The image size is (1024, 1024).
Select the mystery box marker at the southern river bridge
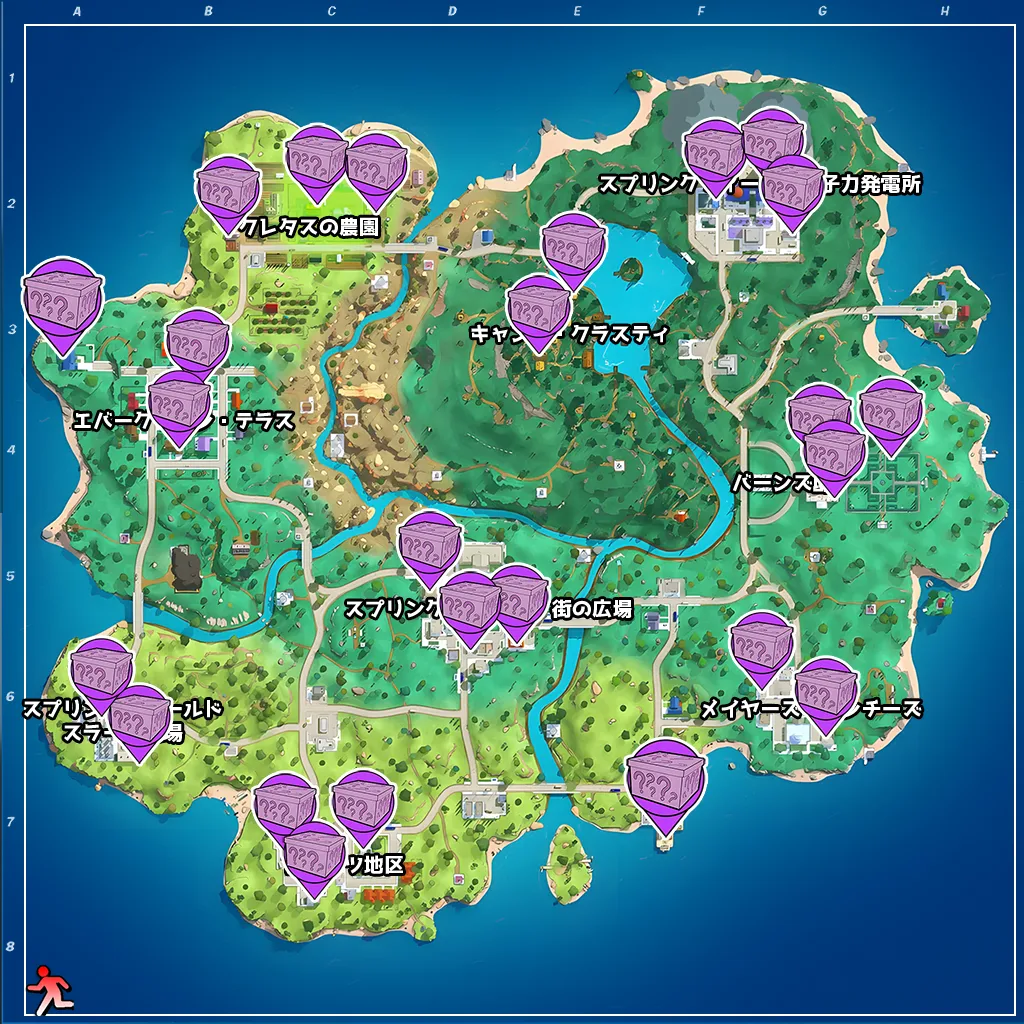coord(665,780)
